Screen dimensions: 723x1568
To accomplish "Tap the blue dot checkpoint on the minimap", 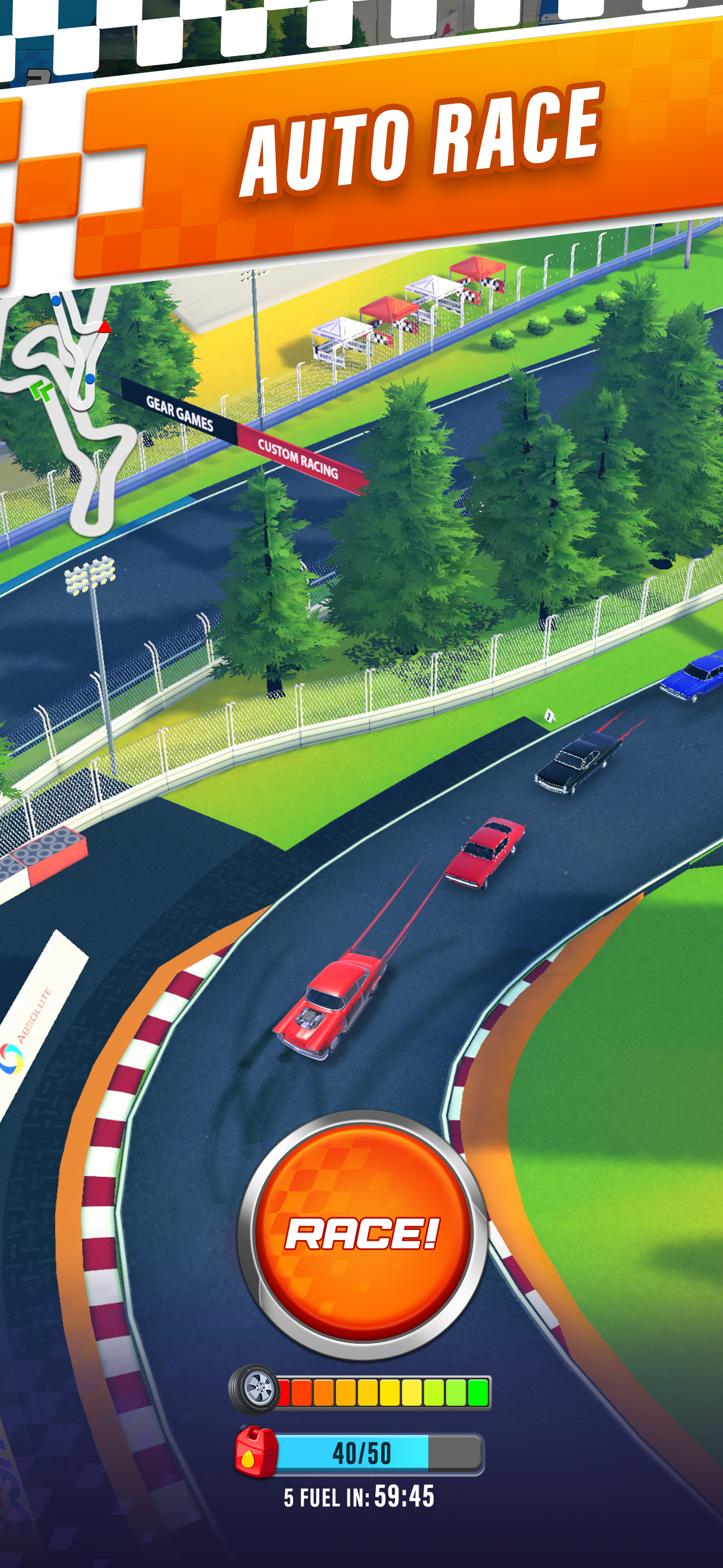I will [90, 377].
